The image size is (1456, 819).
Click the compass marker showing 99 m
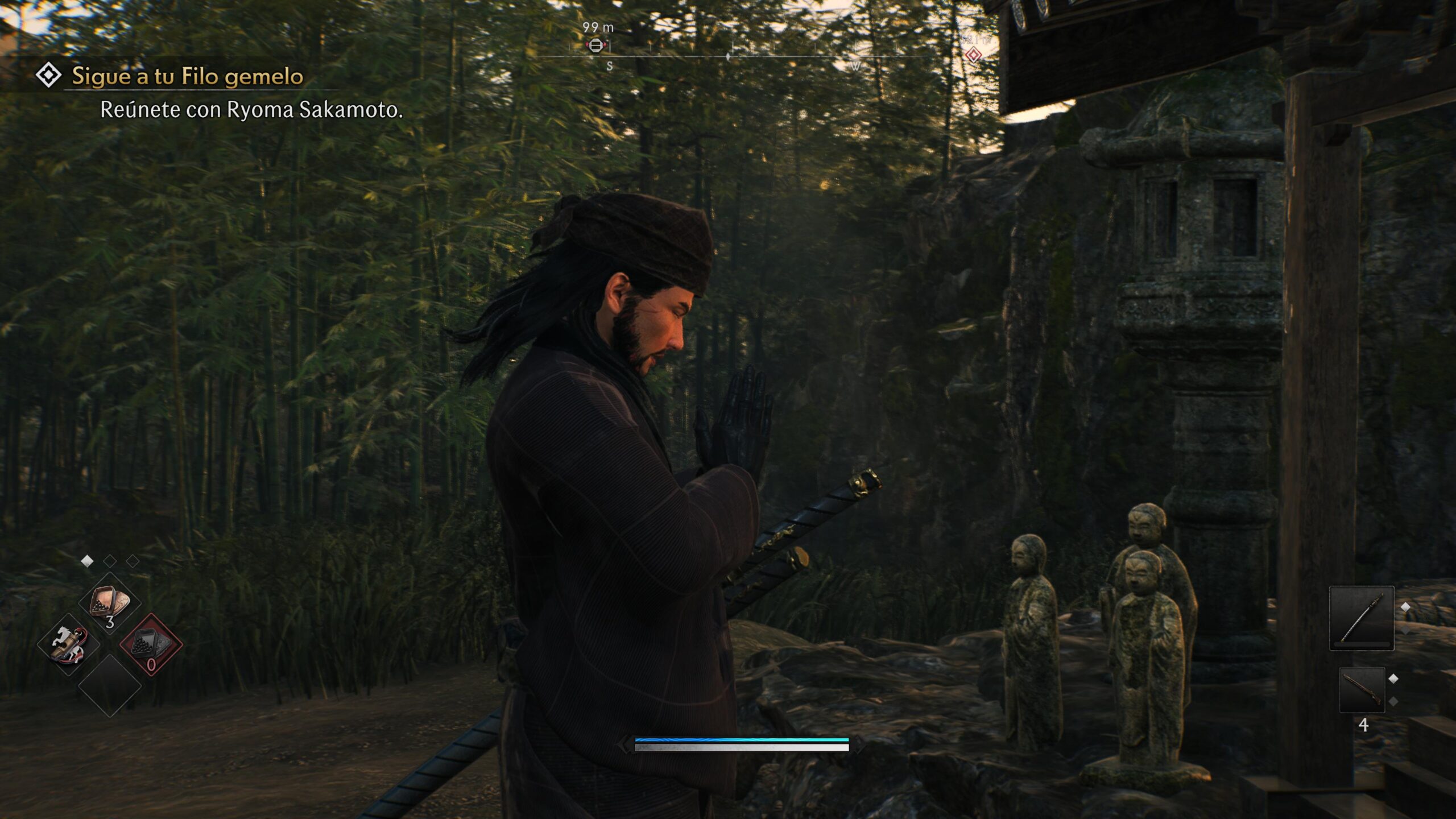[x=595, y=45]
